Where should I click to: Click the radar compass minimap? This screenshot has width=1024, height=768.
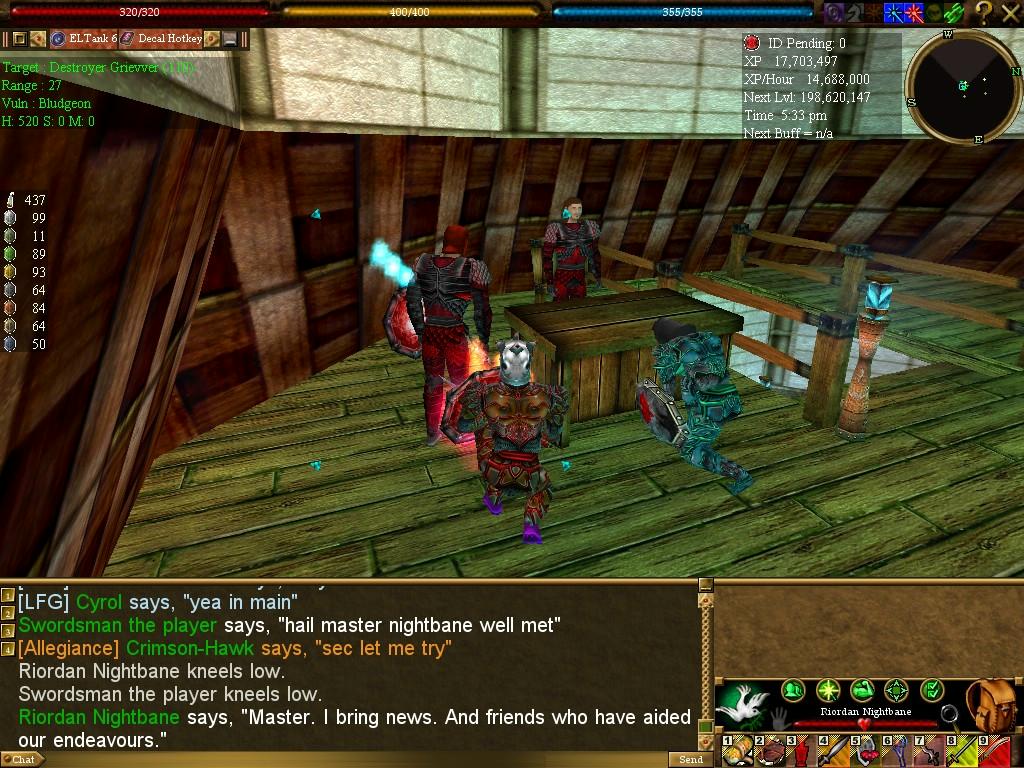pyautogui.click(x=963, y=87)
